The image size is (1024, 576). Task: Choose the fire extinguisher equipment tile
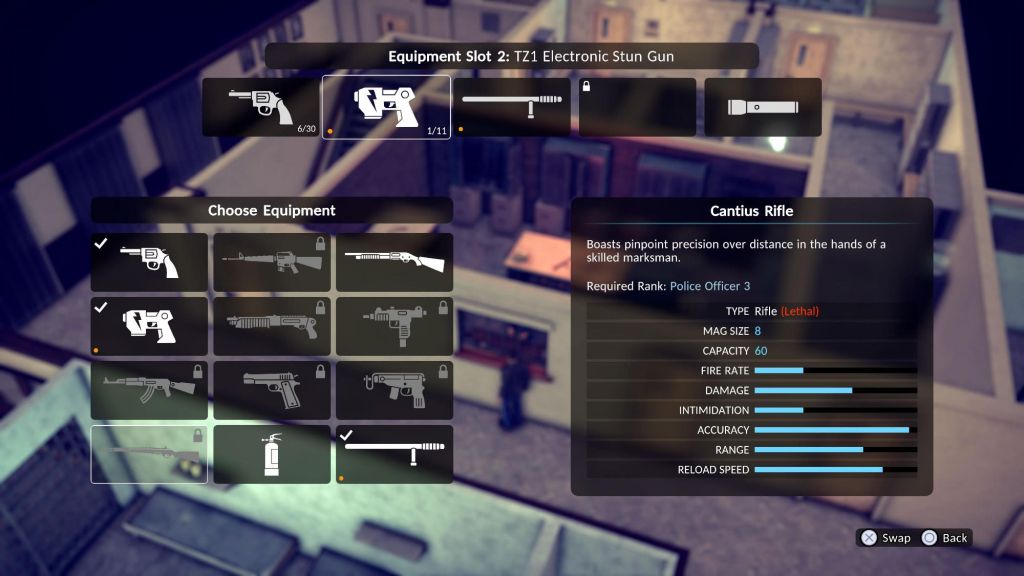(271, 454)
